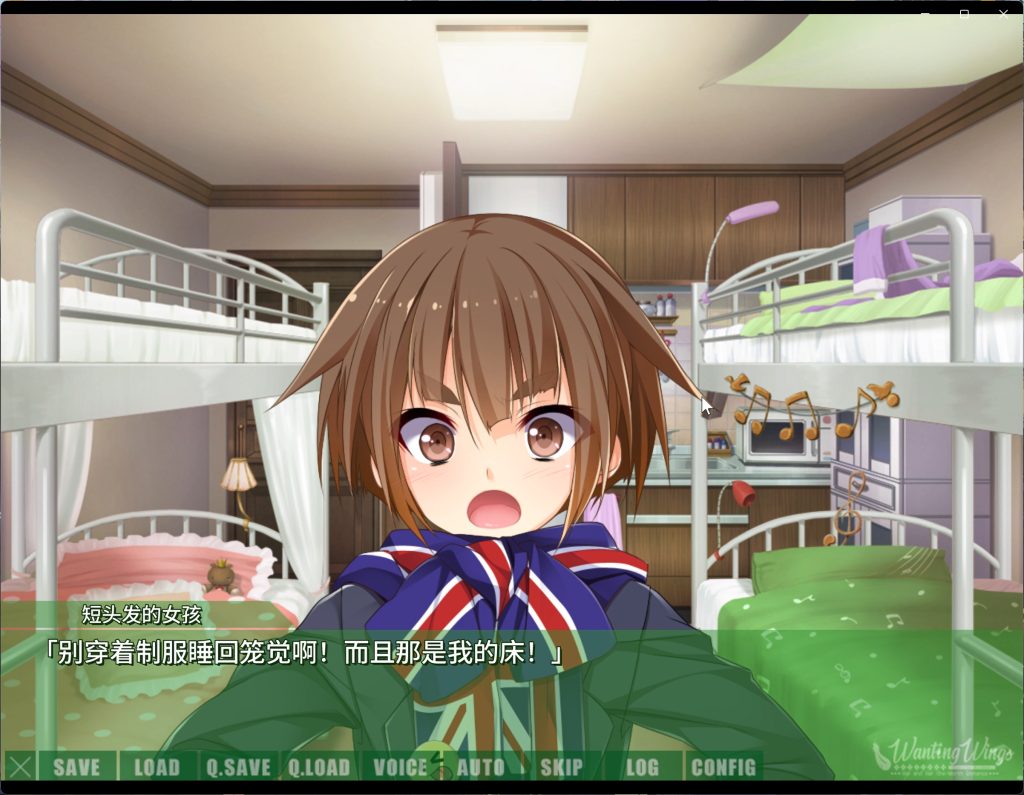Quick load with Q.LOAD

coord(320,767)
